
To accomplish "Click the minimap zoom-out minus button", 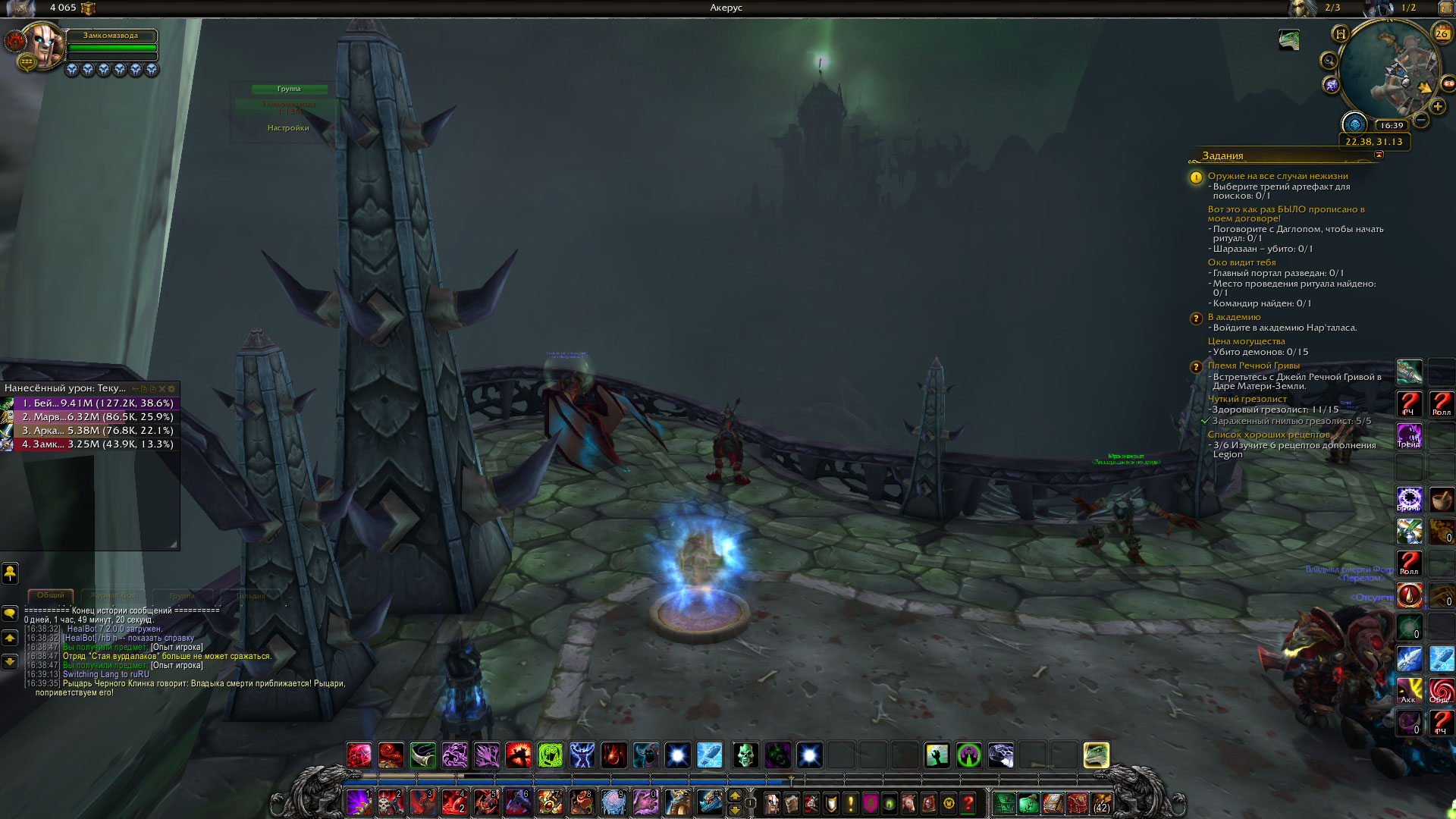I will [x=1421, y=120].
